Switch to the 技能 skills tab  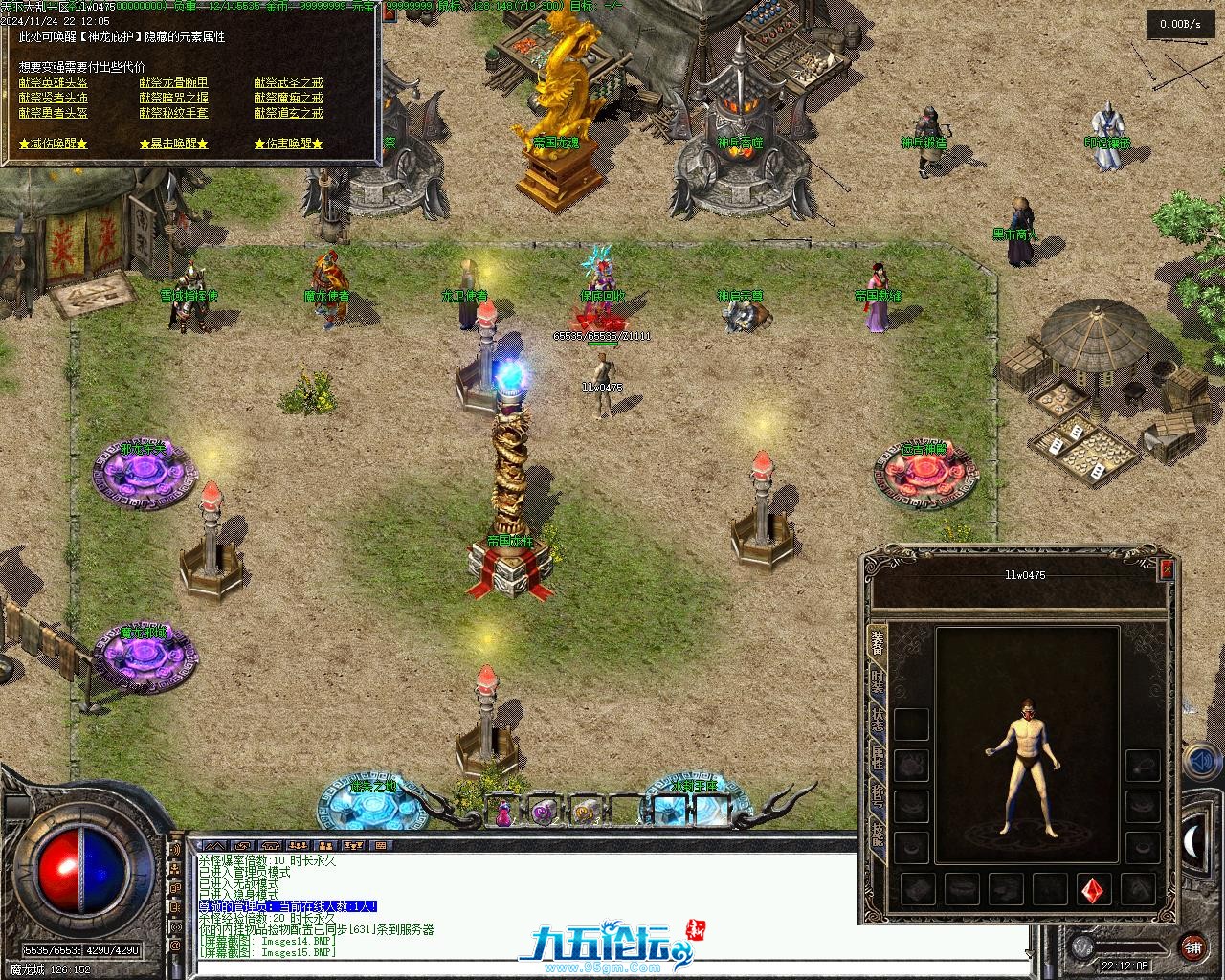pos(877,835)
